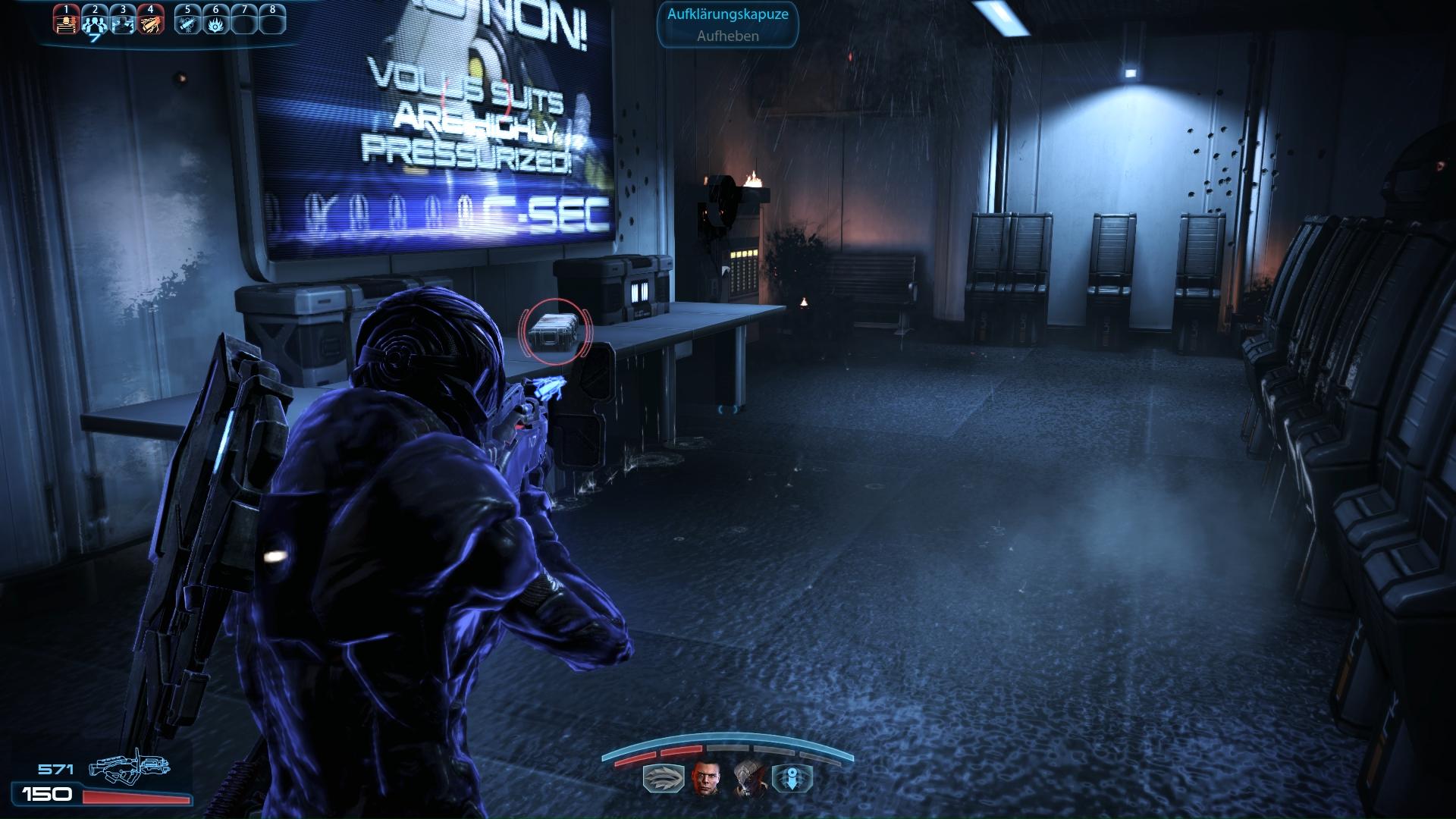
Task: Select the turian squadmate portrait
Action: [x=747, y=778]
